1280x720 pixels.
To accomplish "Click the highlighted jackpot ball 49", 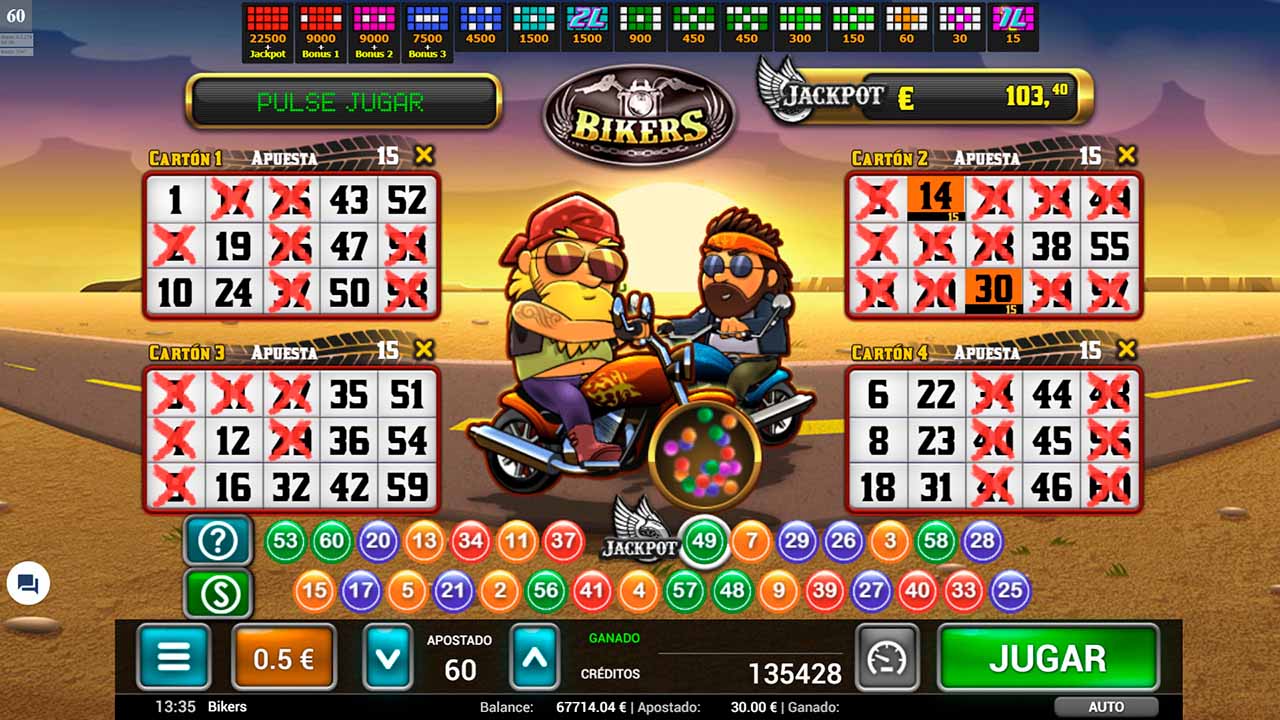I will tap(704, 540).
